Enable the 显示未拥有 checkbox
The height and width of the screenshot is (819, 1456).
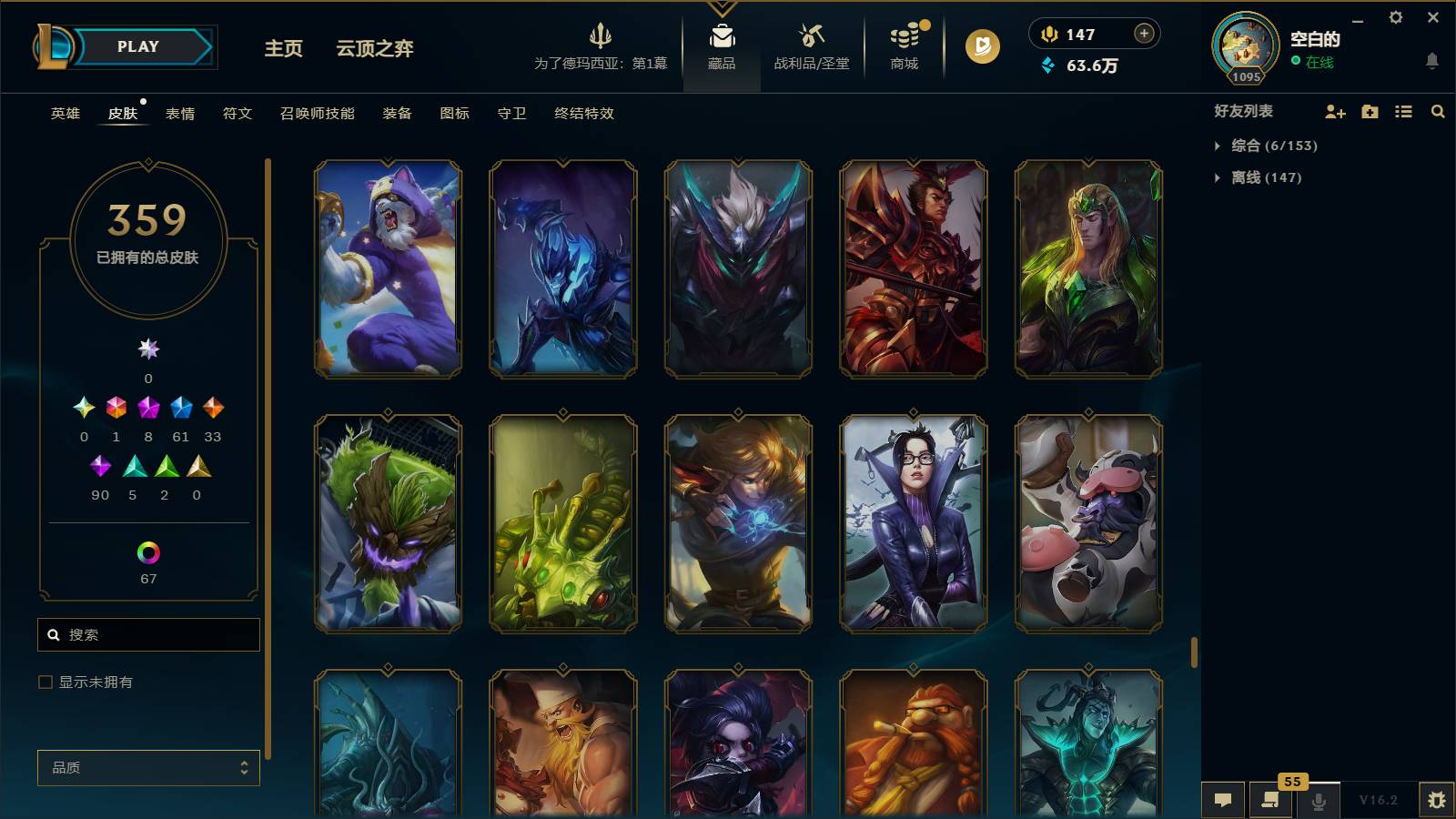[x=44, y=681]
